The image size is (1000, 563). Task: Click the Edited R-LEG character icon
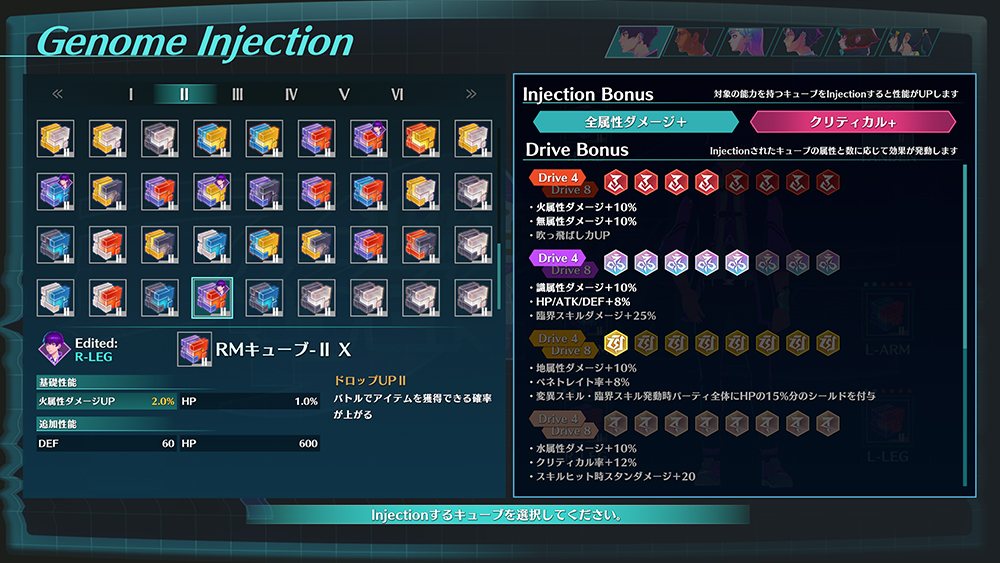click(x=53, y=348)
